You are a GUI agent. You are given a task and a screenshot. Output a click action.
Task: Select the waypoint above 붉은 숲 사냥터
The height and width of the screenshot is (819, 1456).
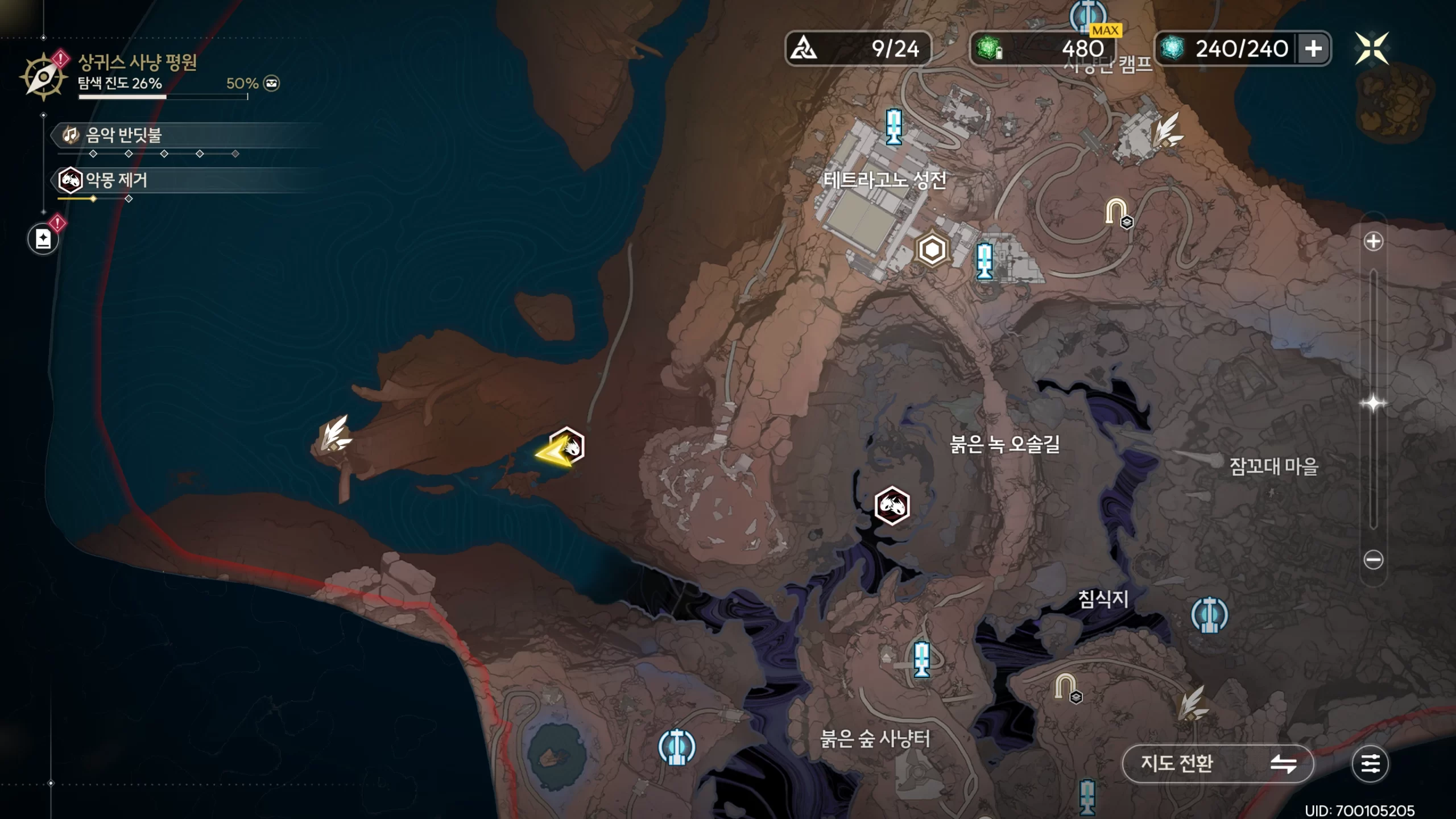coord(921,660)
